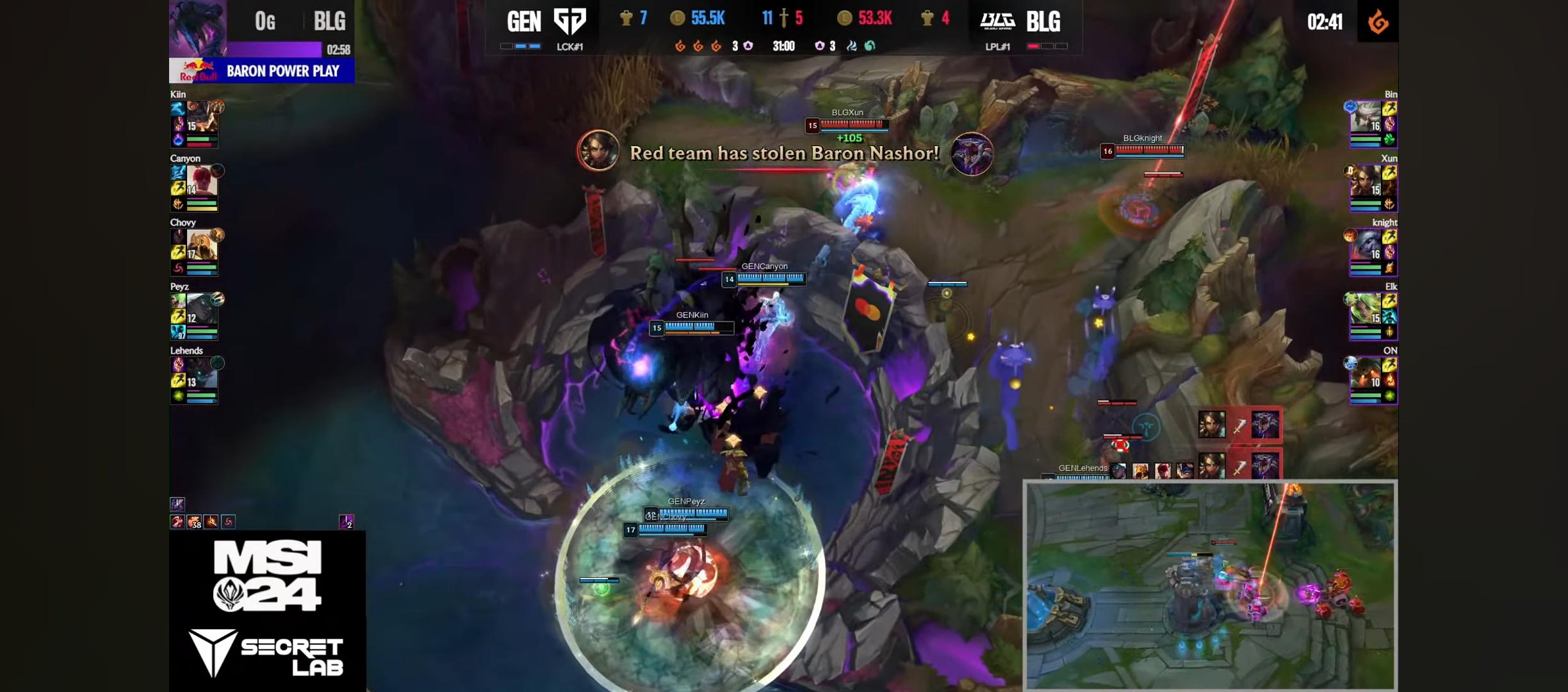Click the BLG team logo on scoreboard

coord(997,22)
